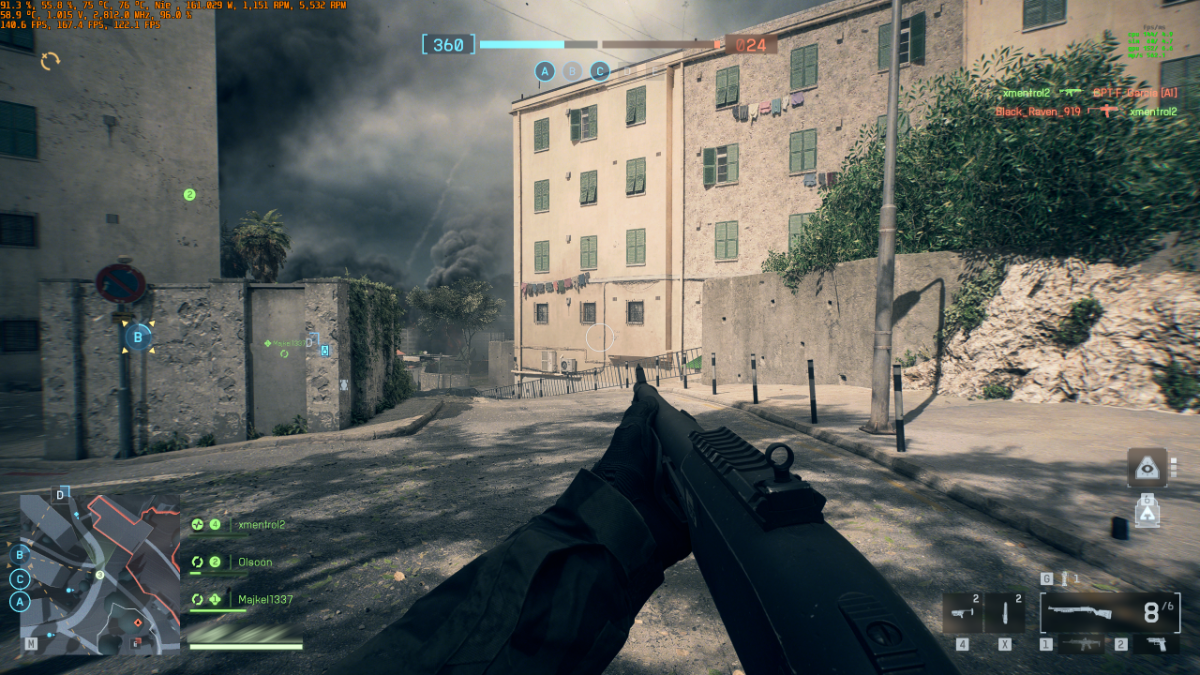Select squadmate Olsoon in squad list
Image resolution: width=1200 pixels, height=675 pixels.
tap(254, 562)
